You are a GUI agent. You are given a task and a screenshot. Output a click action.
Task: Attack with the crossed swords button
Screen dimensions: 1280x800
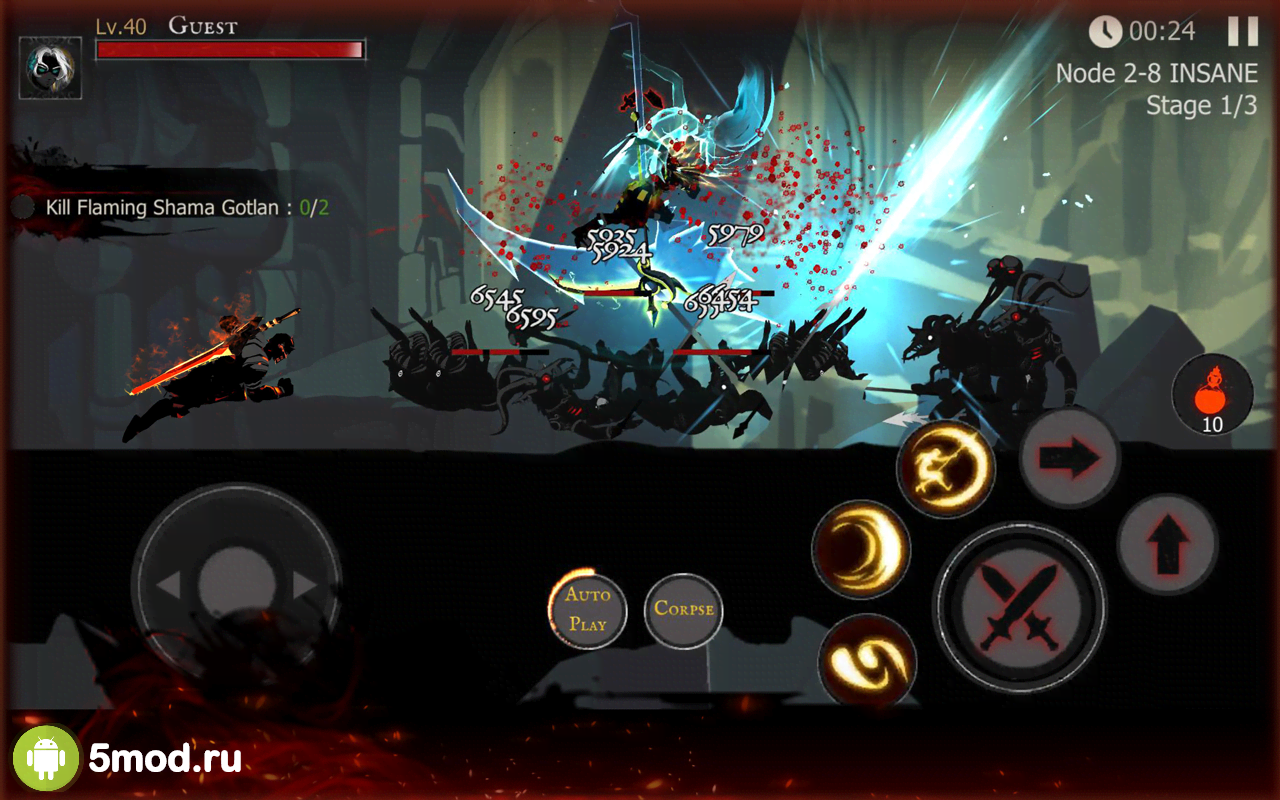(x=1019, y=607)
